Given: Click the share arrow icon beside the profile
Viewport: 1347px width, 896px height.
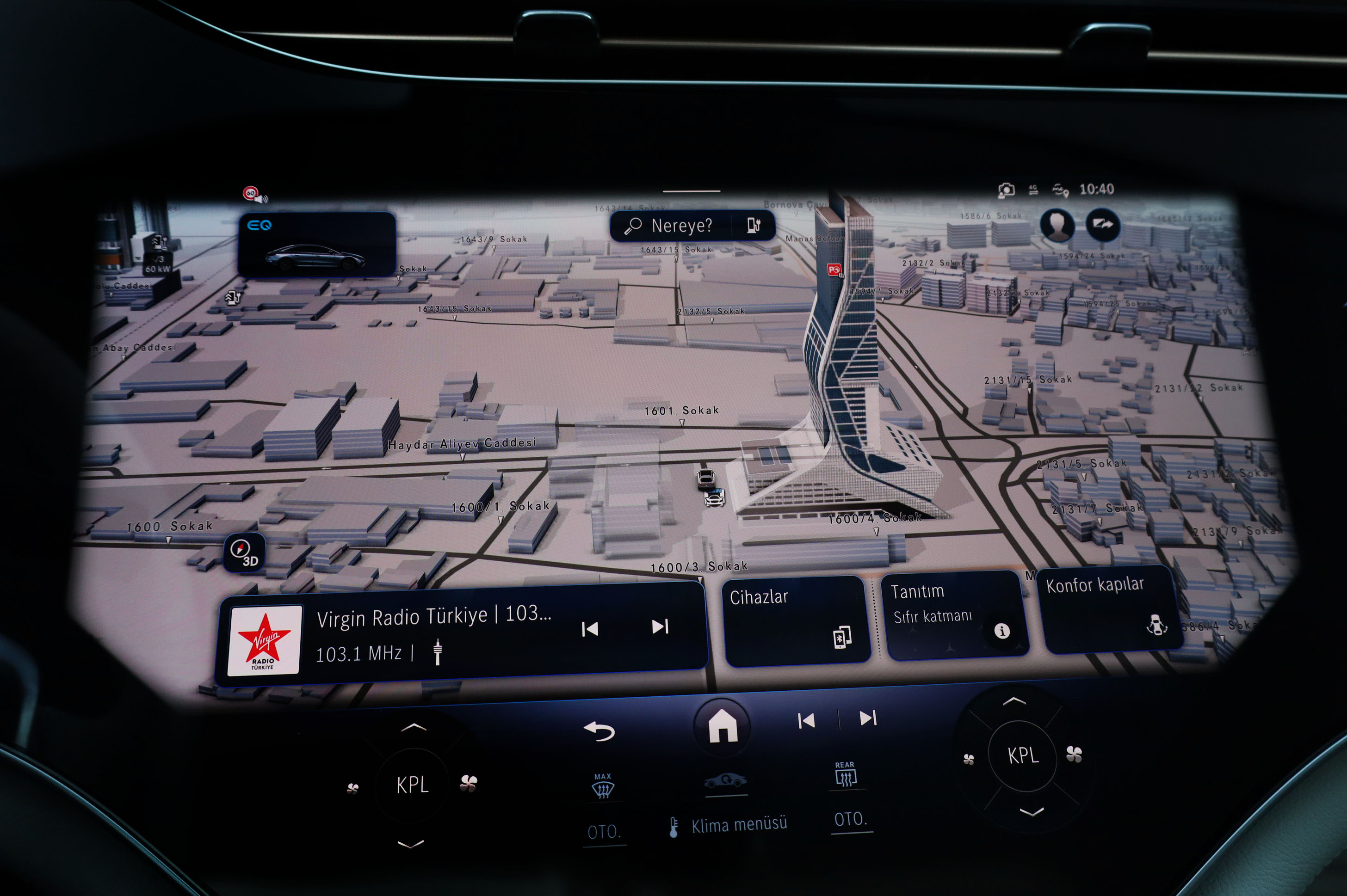Looking at the screenshot, I should point(1103,225).
